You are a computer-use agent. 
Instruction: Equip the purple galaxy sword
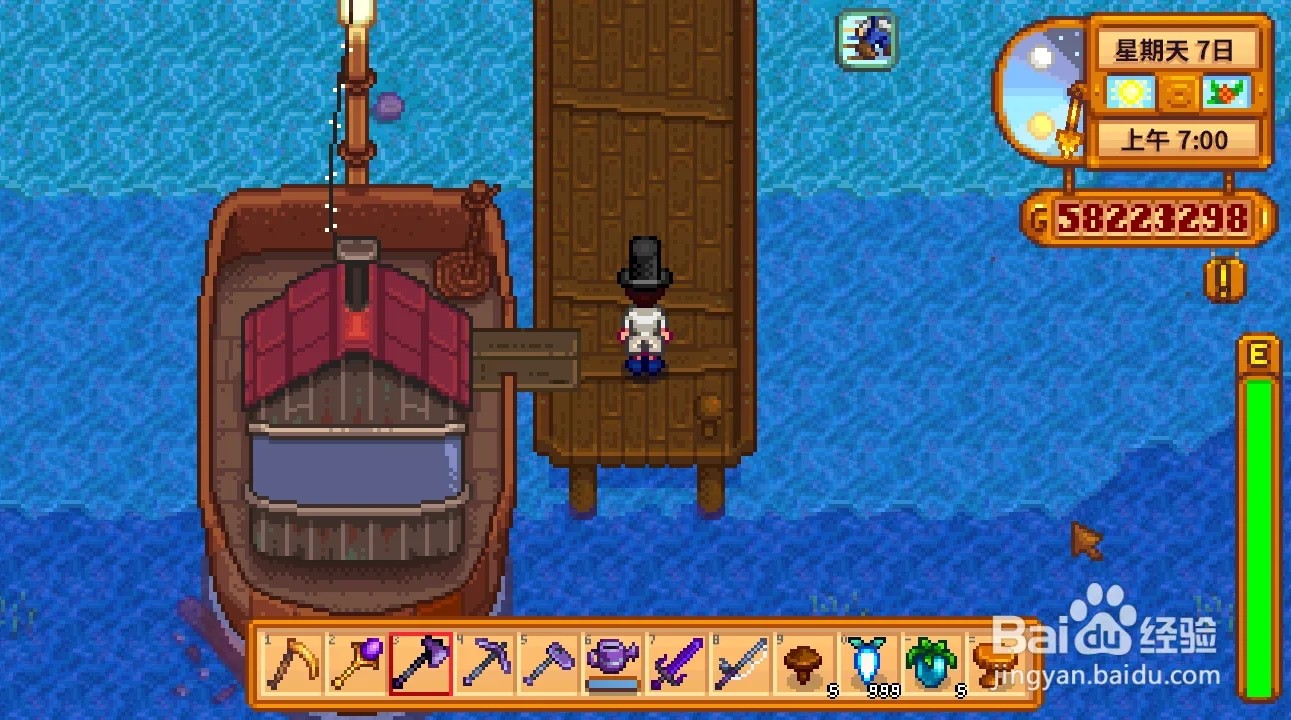(x=676, y=663)
